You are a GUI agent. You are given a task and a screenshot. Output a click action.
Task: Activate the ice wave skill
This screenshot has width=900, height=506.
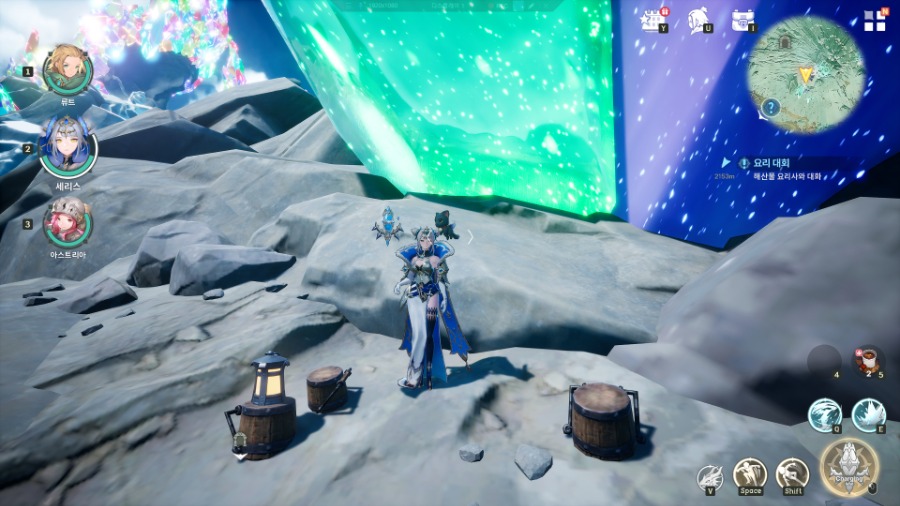pyautogui.click(x=825, y=415)
